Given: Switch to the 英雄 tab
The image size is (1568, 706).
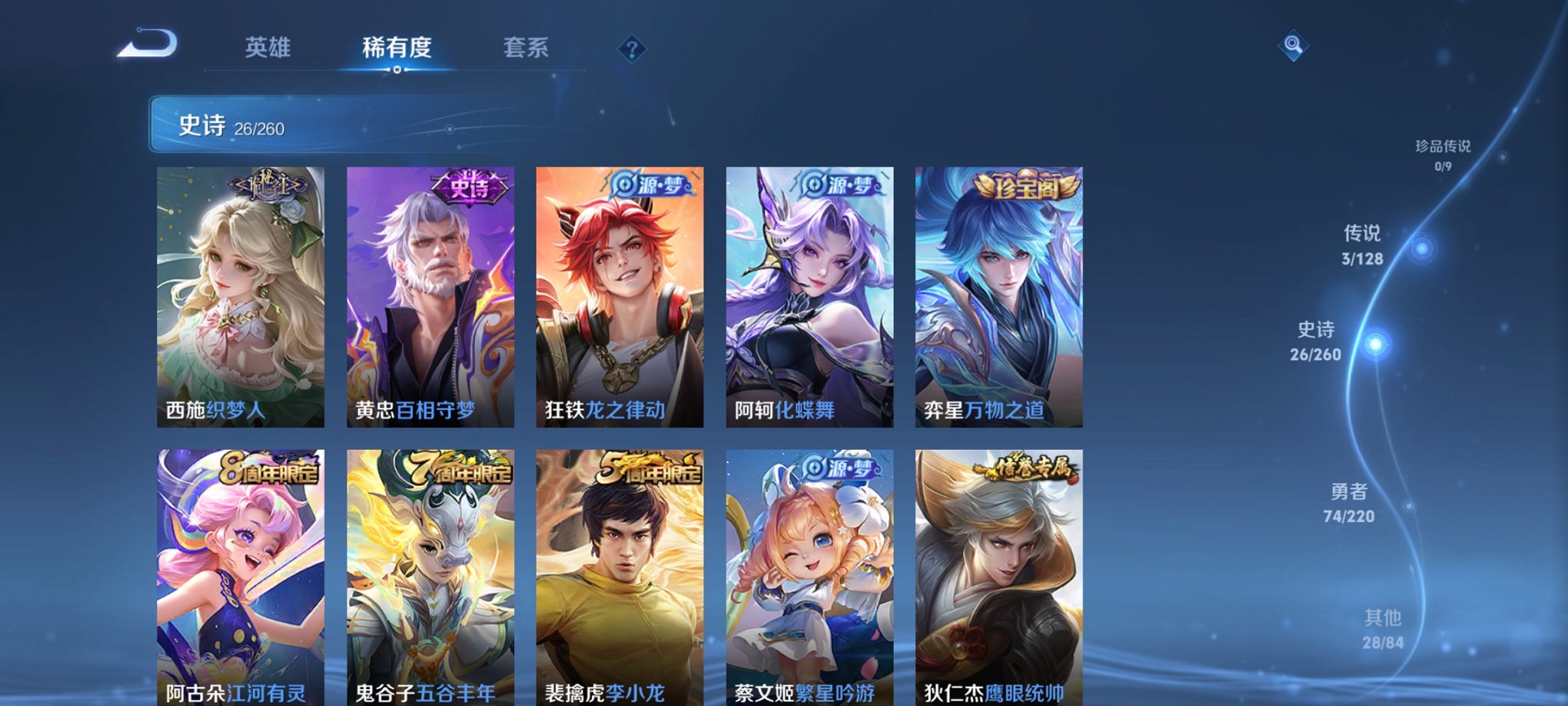Looking at the screenshot, I should coord(267,48).
